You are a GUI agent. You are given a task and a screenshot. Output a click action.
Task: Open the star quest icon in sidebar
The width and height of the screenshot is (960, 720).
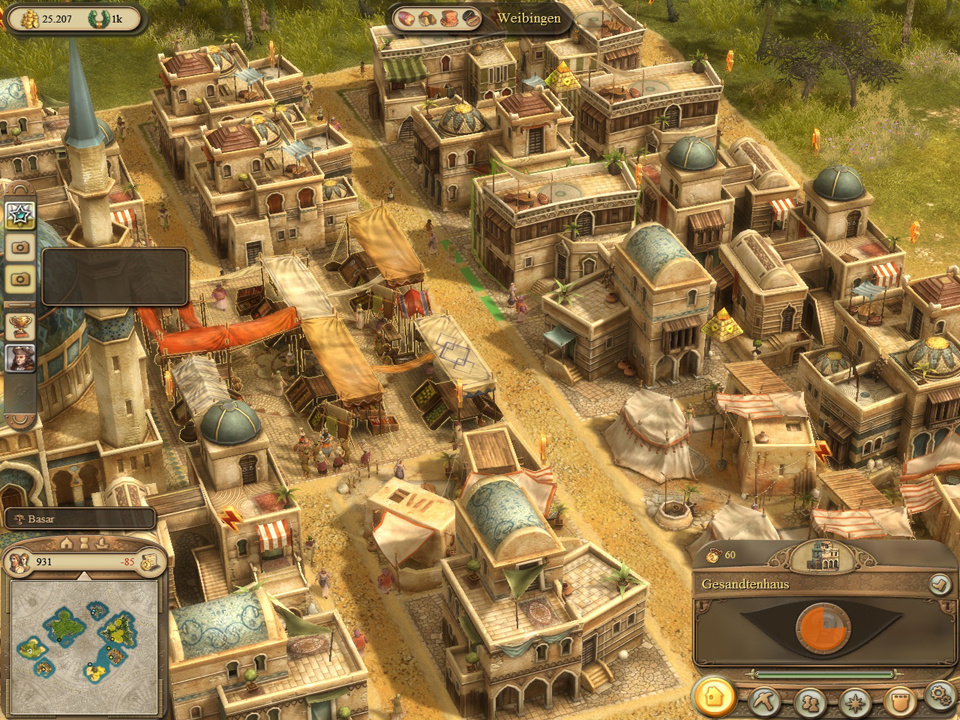click(20, 214)
